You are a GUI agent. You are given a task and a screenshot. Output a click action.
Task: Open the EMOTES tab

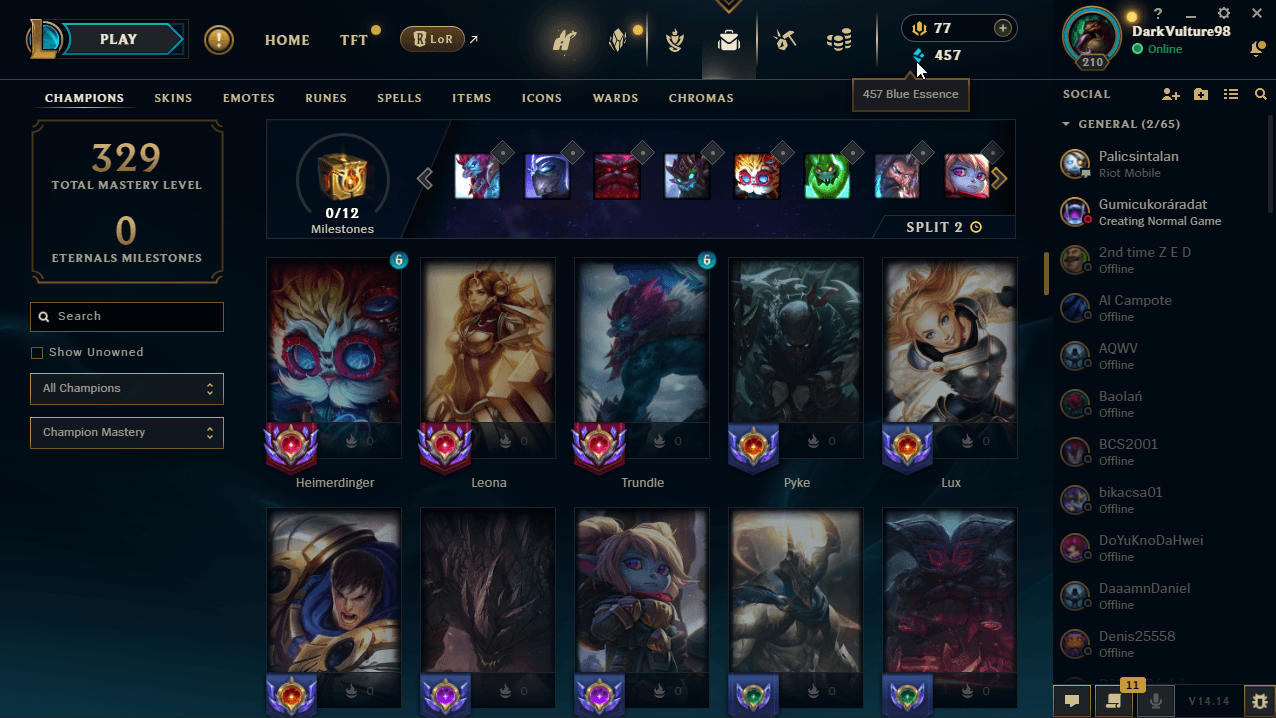(x=248, y=98)
